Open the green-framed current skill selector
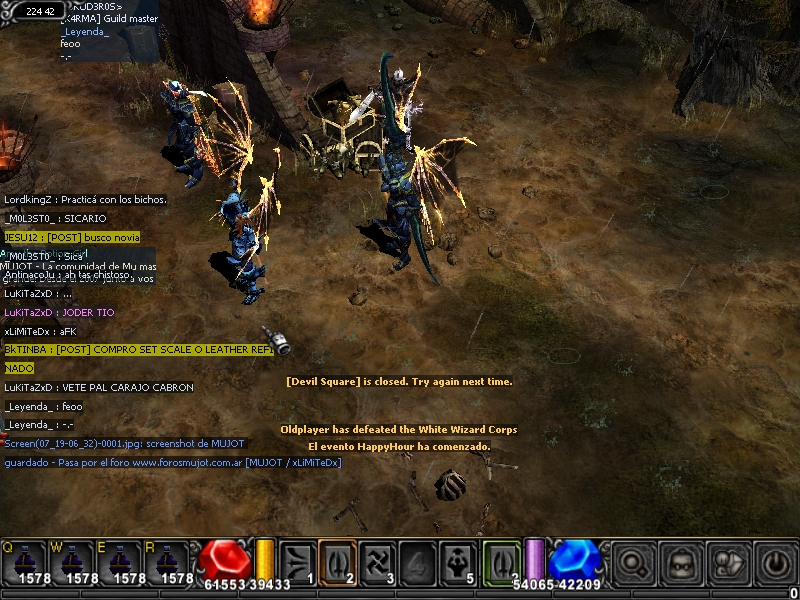Viewport: 800px width, 600px height. tap(501, 560)
